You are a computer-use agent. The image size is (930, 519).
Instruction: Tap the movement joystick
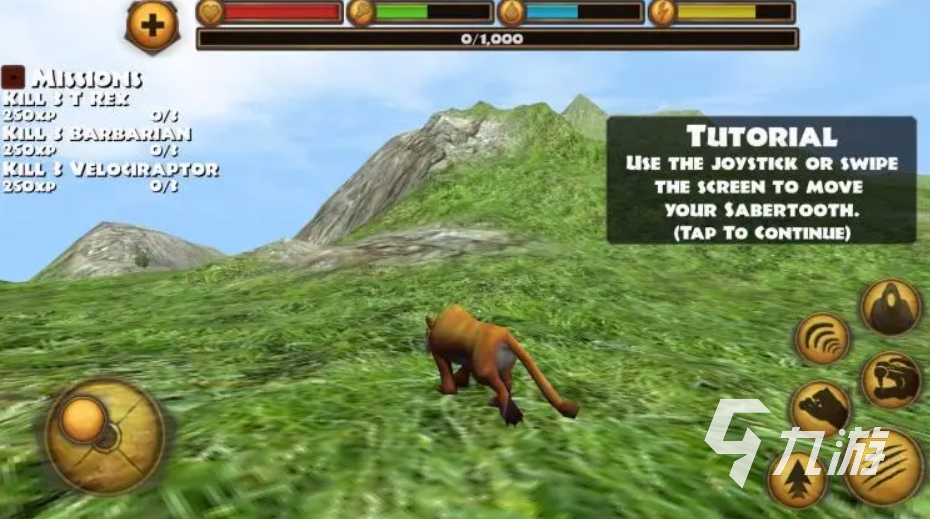(104, 435)
